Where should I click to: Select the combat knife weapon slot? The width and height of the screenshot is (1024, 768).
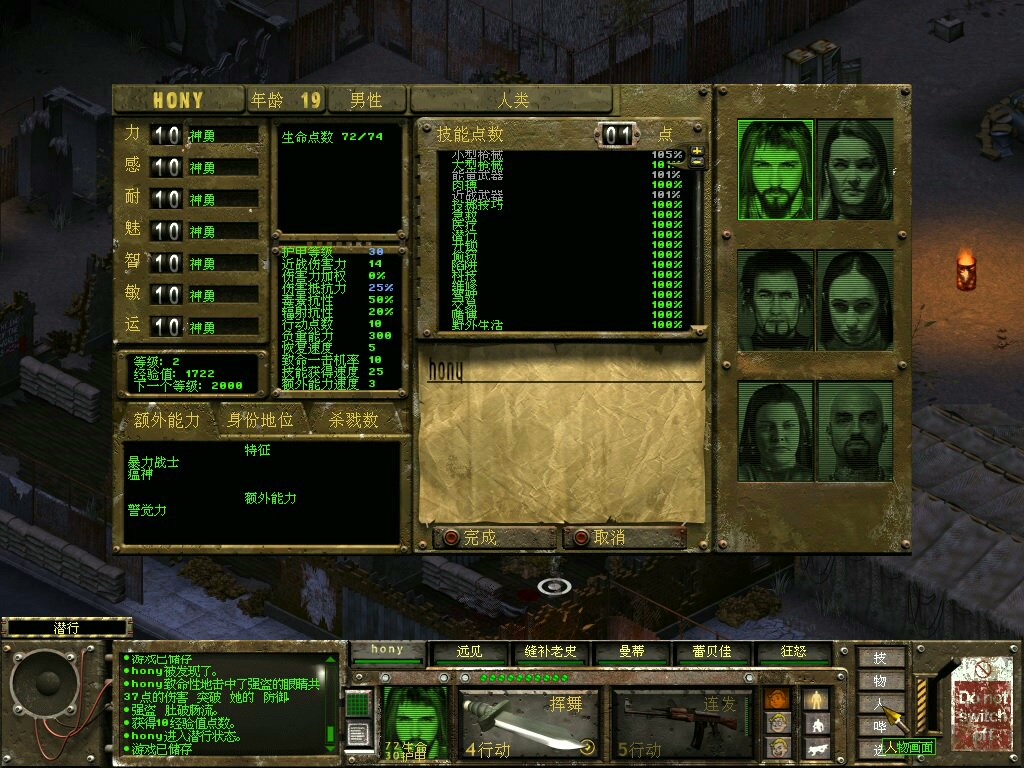pos(529,721)
